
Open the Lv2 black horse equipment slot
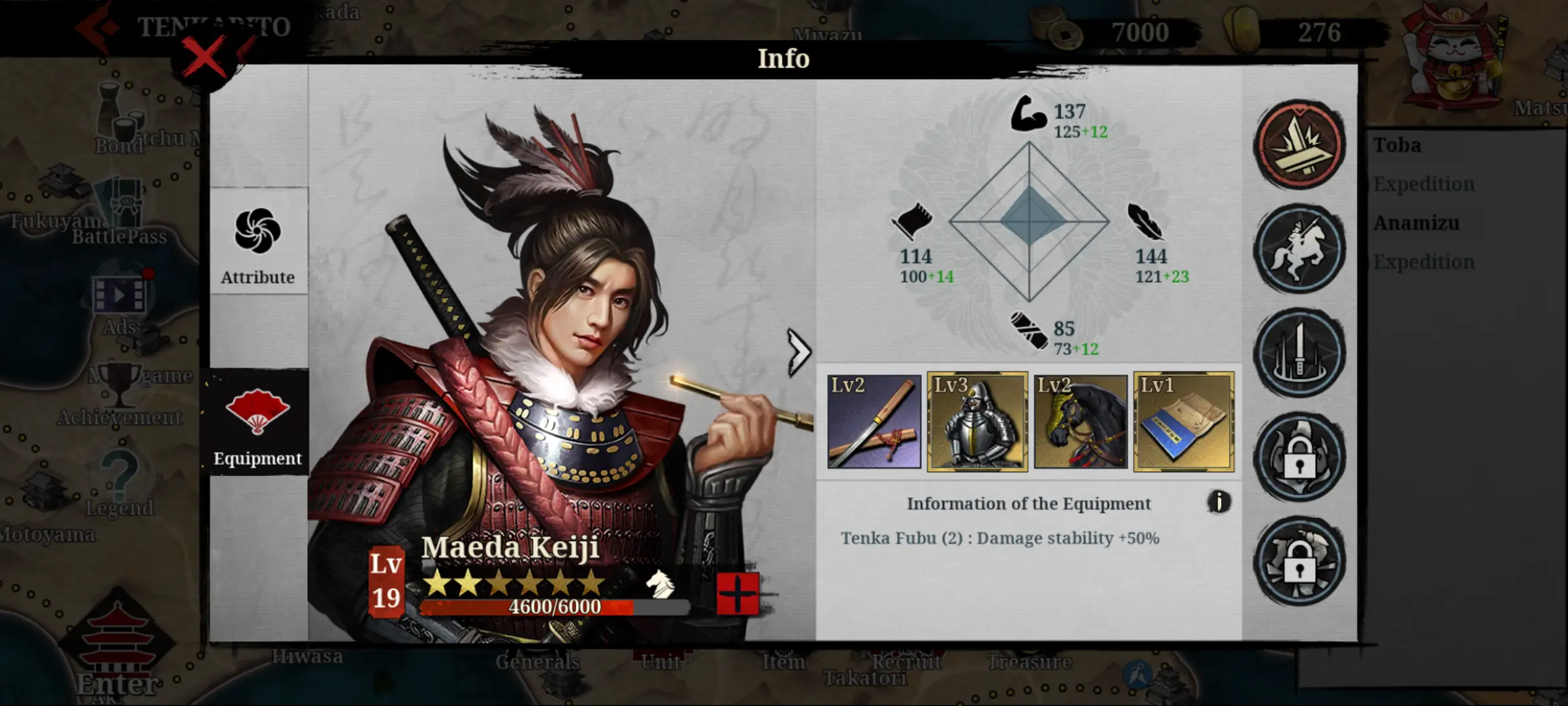point(1081,422)
